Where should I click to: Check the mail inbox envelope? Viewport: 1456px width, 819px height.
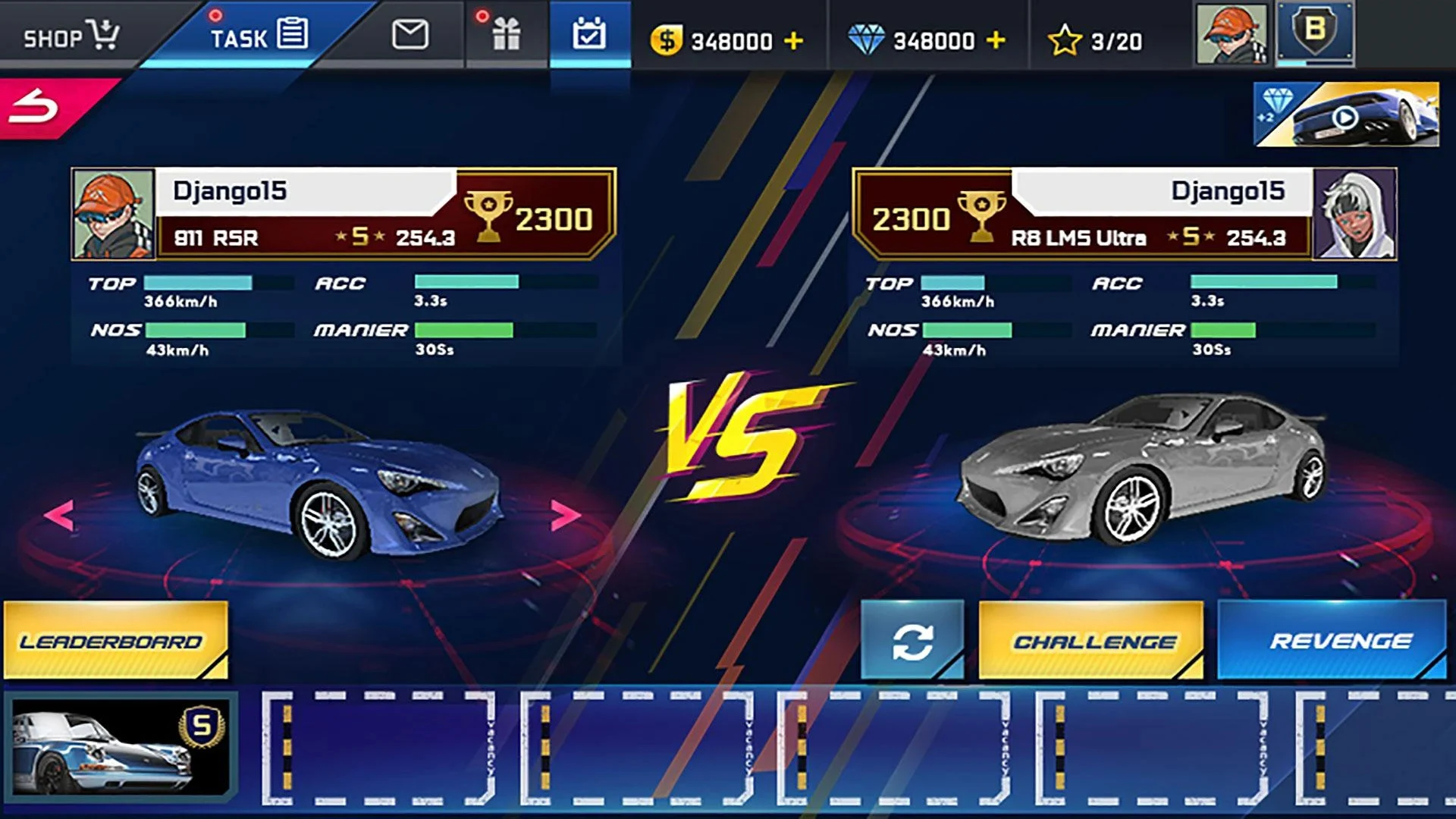coord(409,34)
